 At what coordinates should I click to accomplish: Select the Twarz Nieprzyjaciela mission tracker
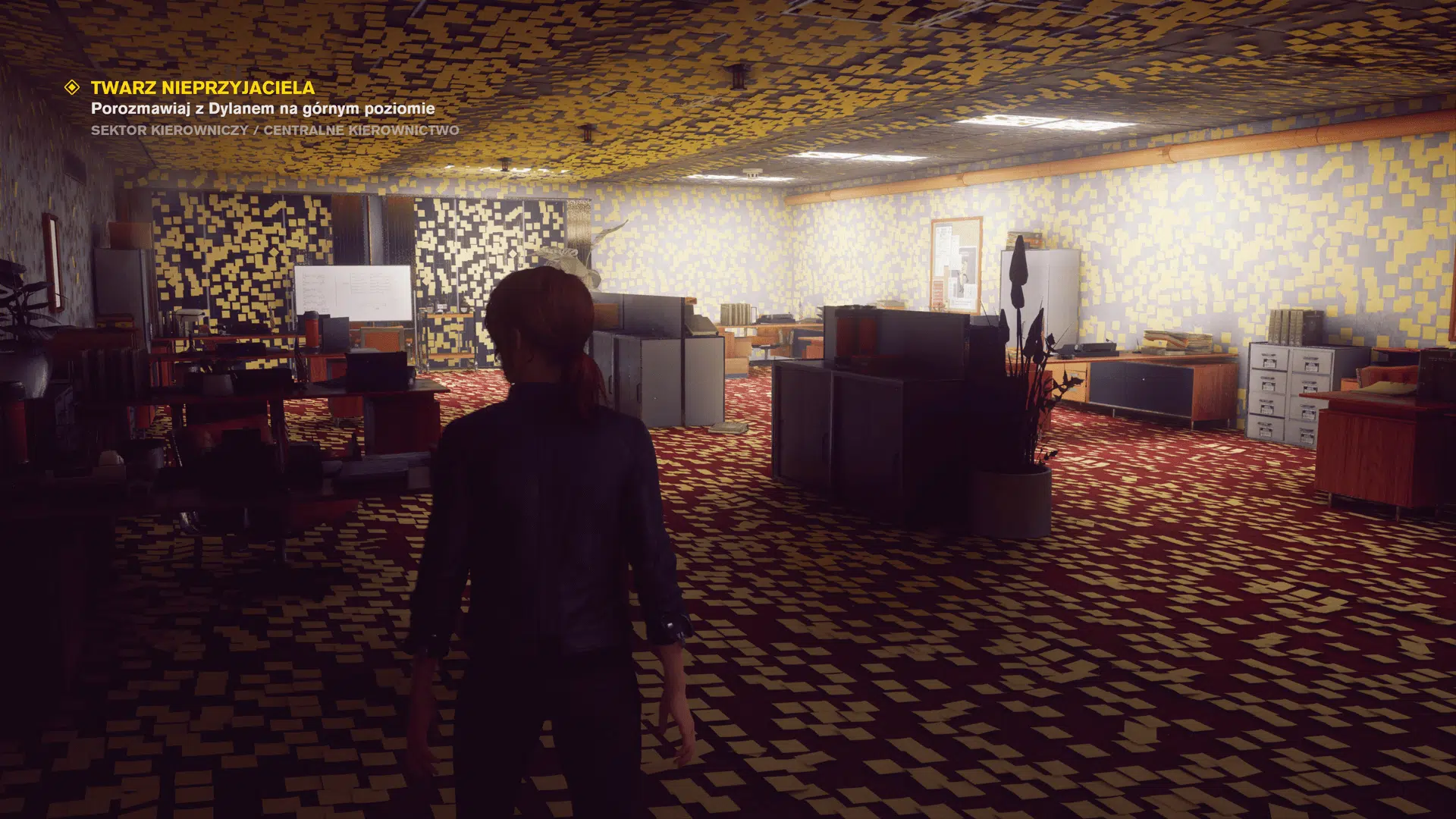[x=202, y=88]
